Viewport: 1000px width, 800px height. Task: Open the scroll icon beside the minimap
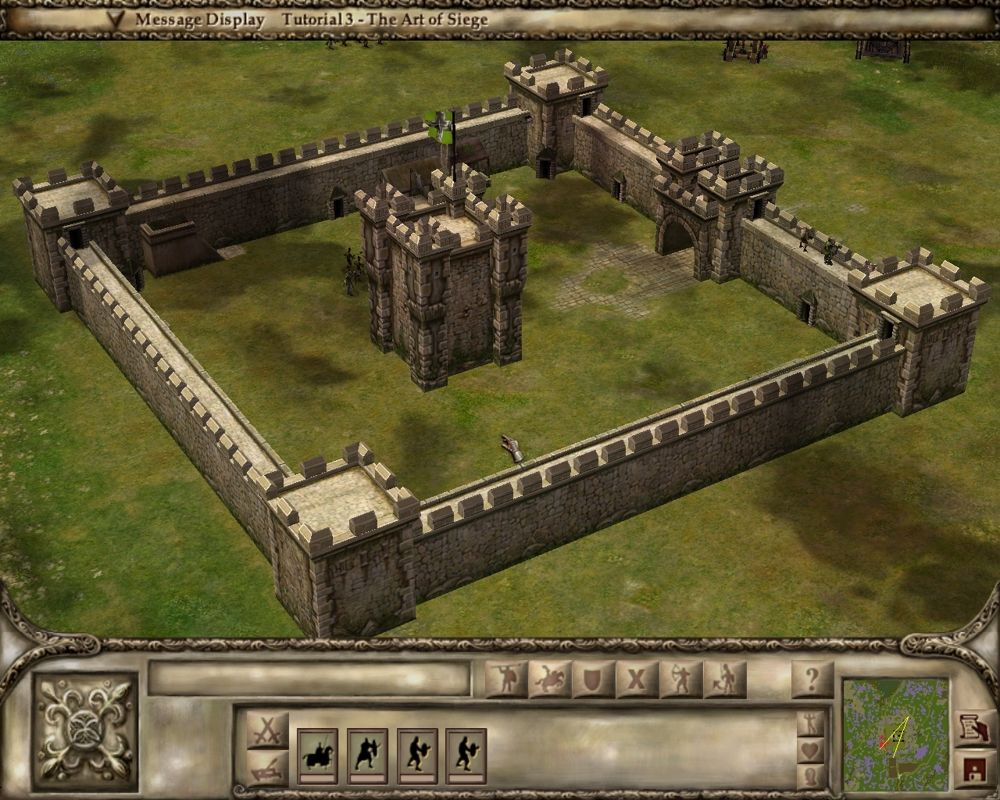point(971,727)
